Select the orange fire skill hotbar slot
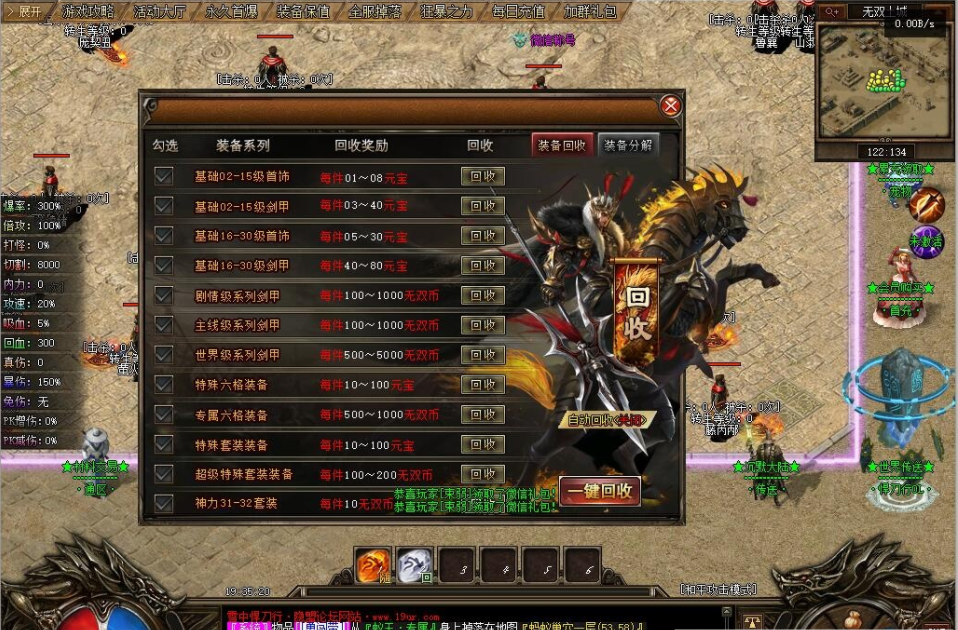This screenshot has width=958, height=630. coord(372,567)
